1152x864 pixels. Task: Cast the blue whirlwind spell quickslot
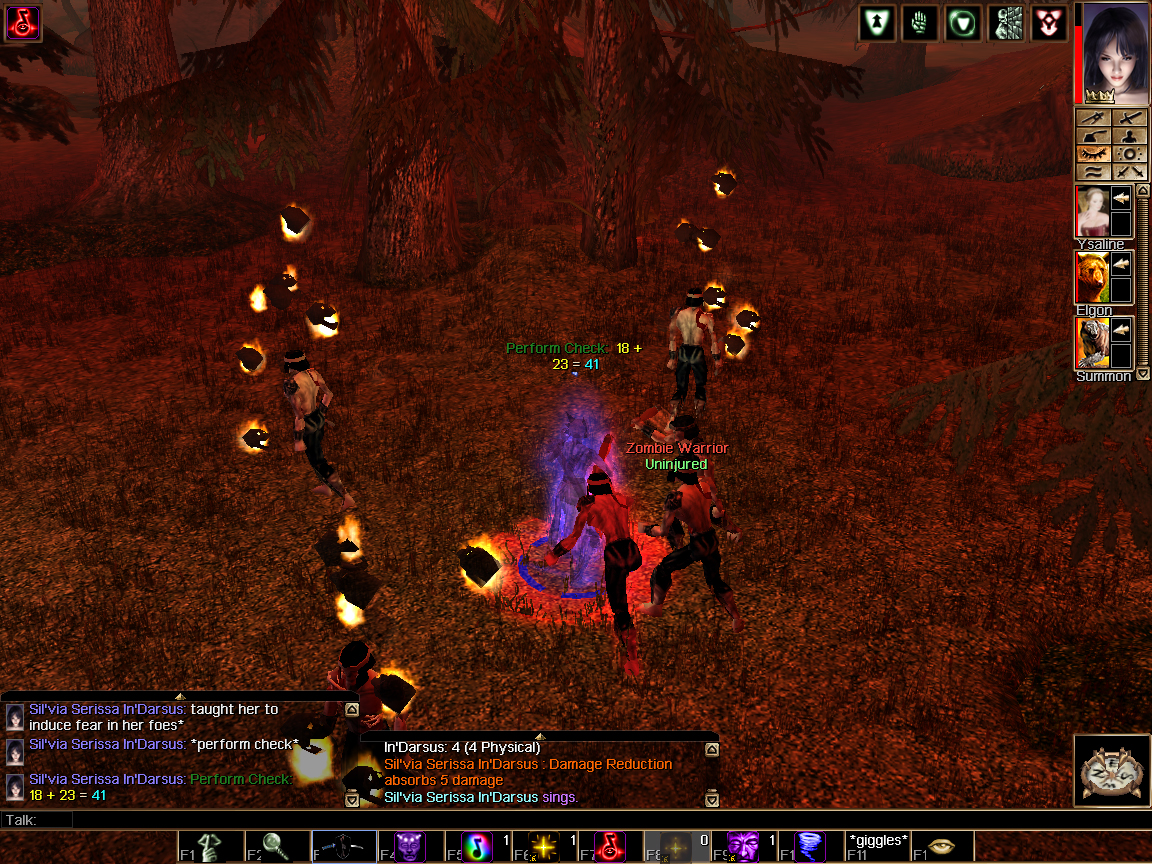pyautogui.click(x=811, y=847)
